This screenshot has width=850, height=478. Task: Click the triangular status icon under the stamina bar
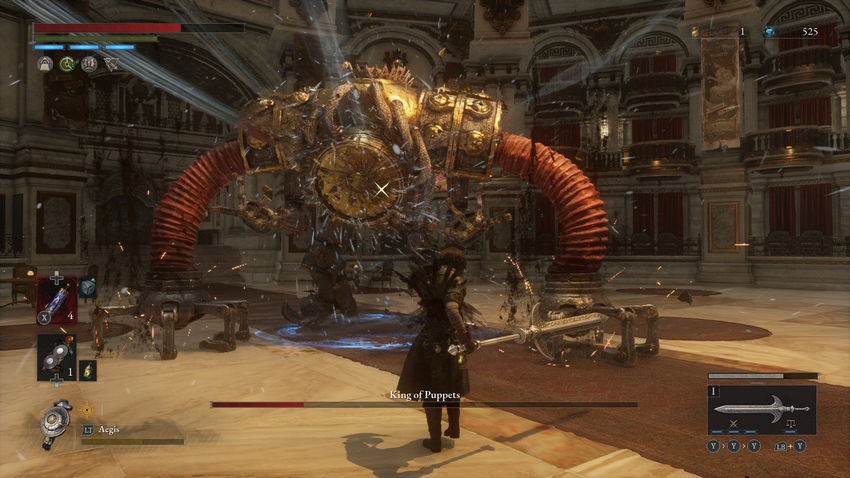(111, 64)
